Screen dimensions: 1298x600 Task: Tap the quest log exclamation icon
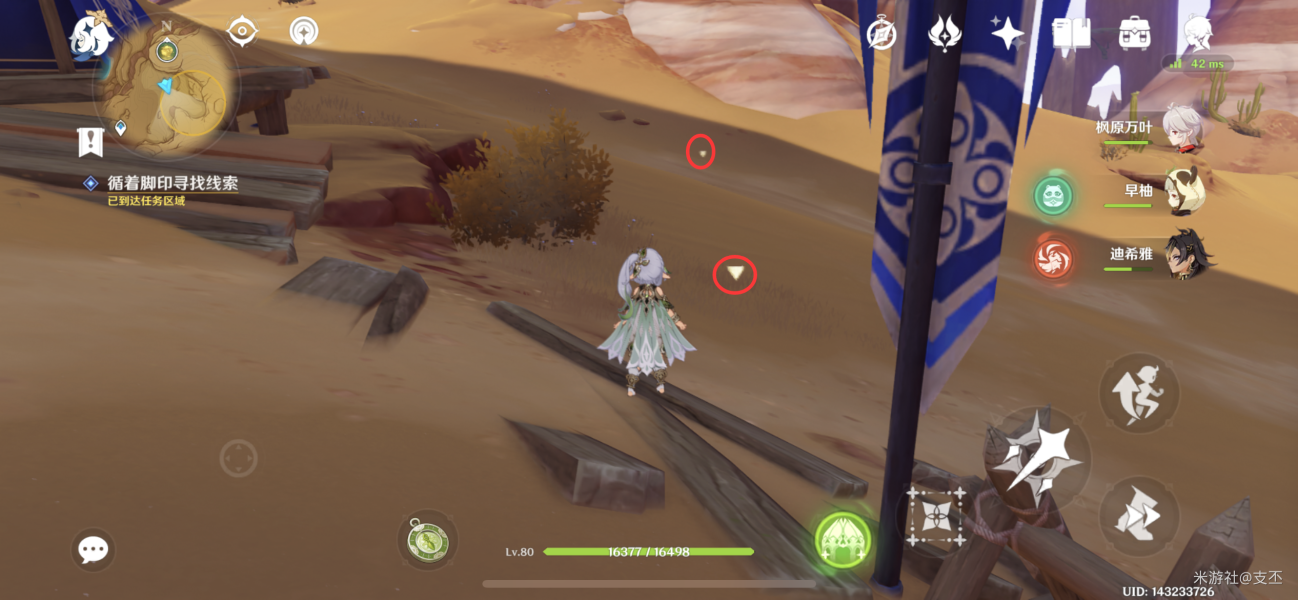(91, 143)
